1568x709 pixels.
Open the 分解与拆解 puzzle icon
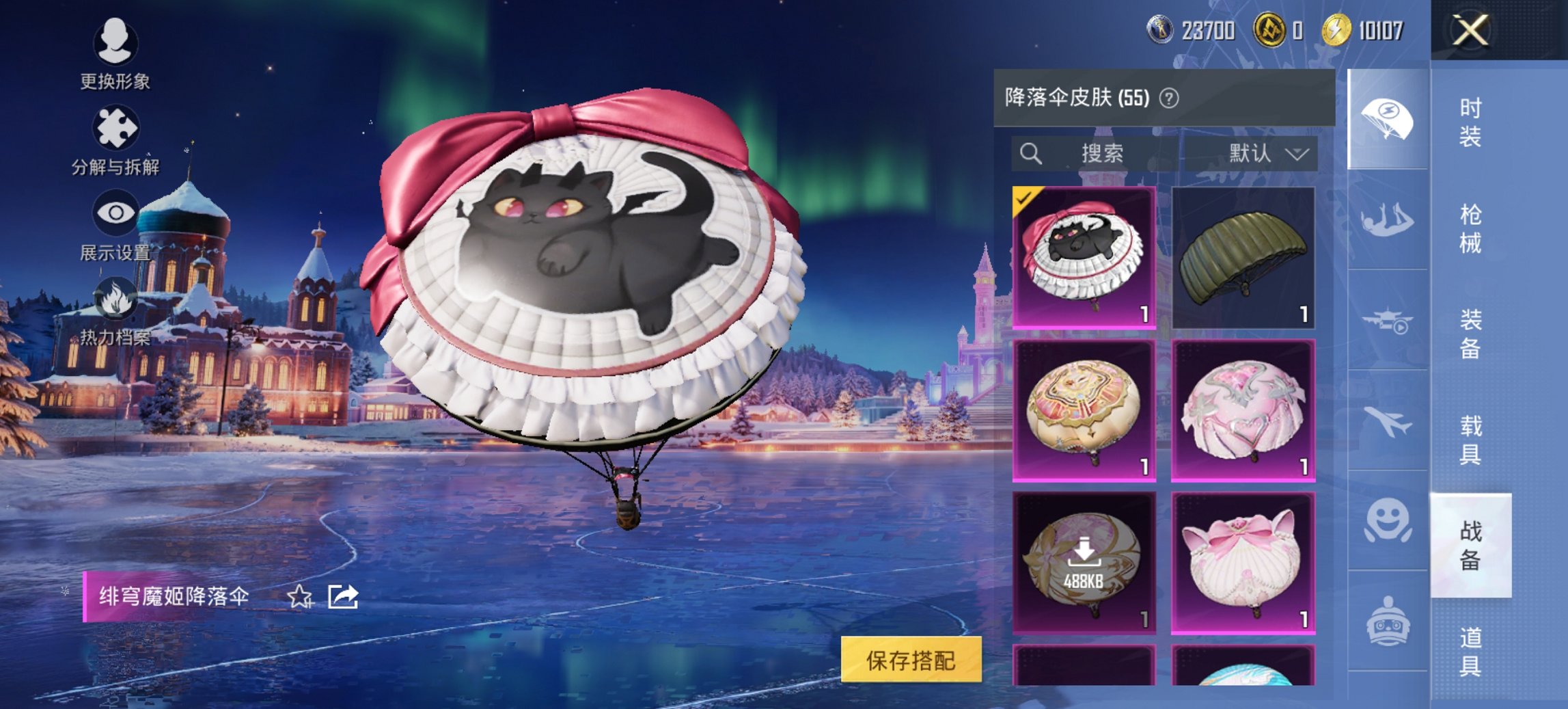click(x=115, y=126)
